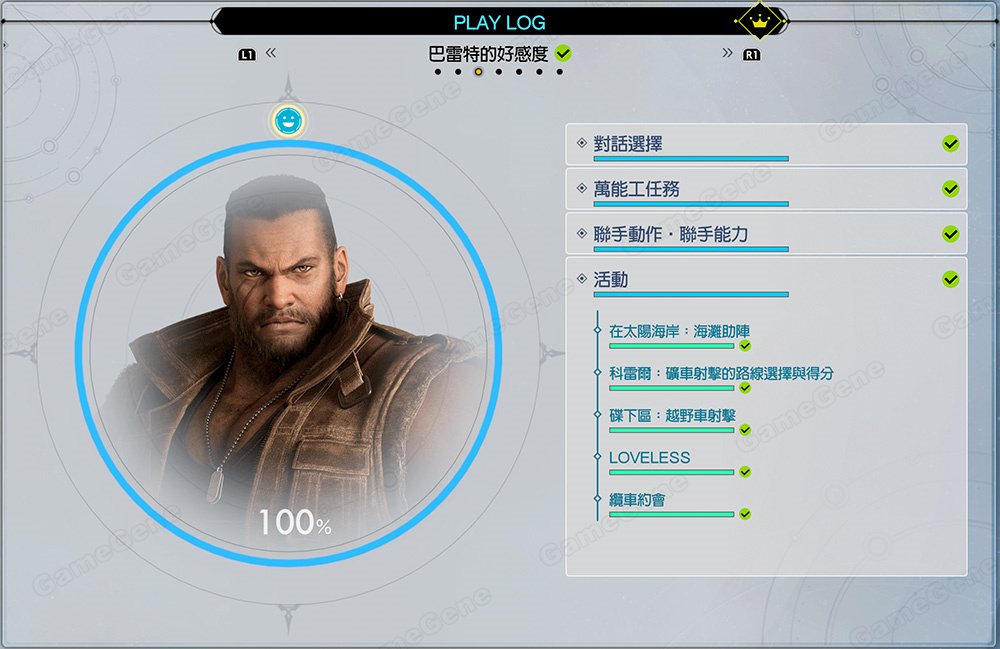The width and height of the screenshot is (1000, 649).
Task: Select the 纜車約會 activity entry
Action: pos(638,500)
